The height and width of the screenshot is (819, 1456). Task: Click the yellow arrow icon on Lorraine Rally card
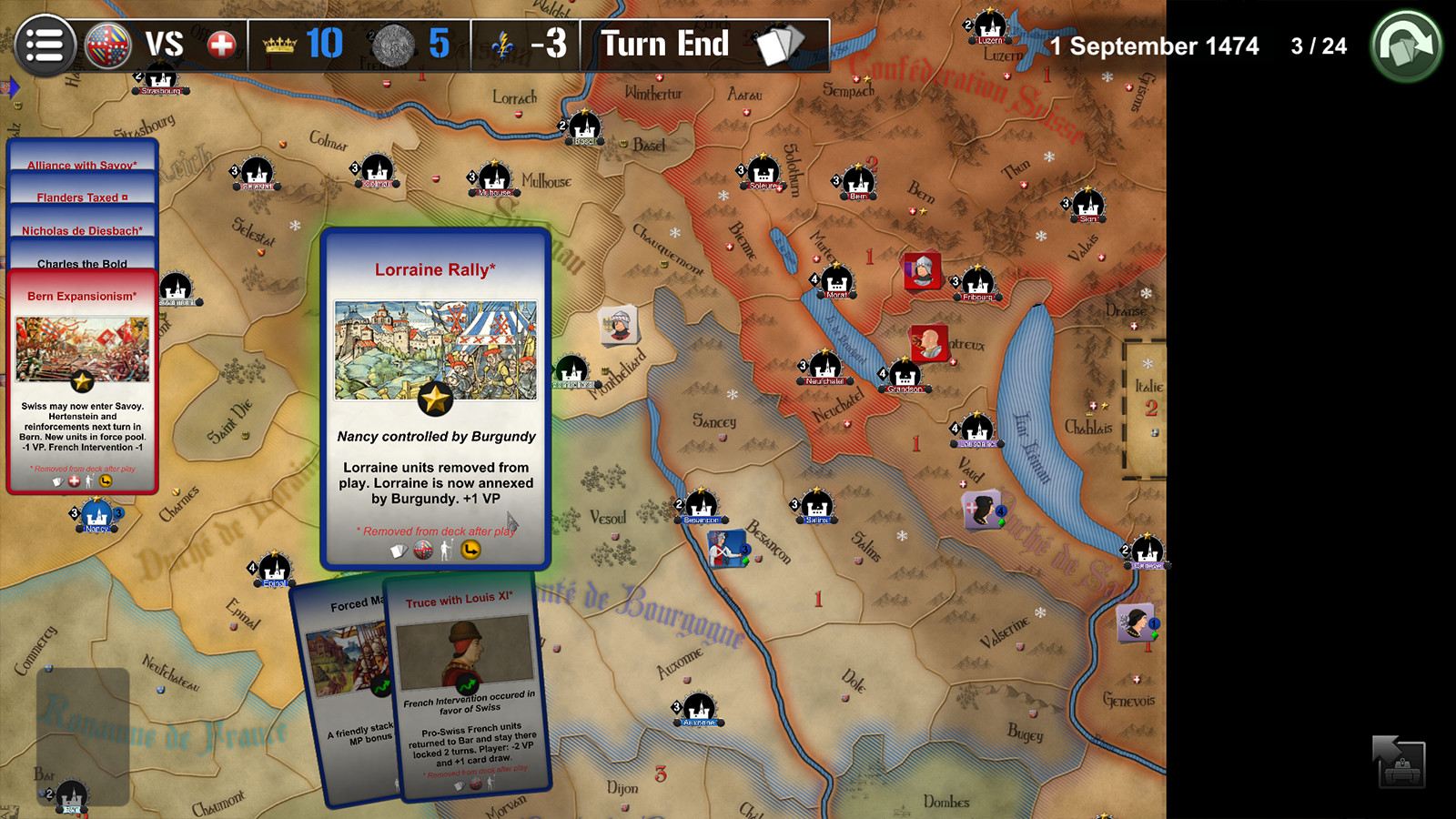tap(471, 551)
